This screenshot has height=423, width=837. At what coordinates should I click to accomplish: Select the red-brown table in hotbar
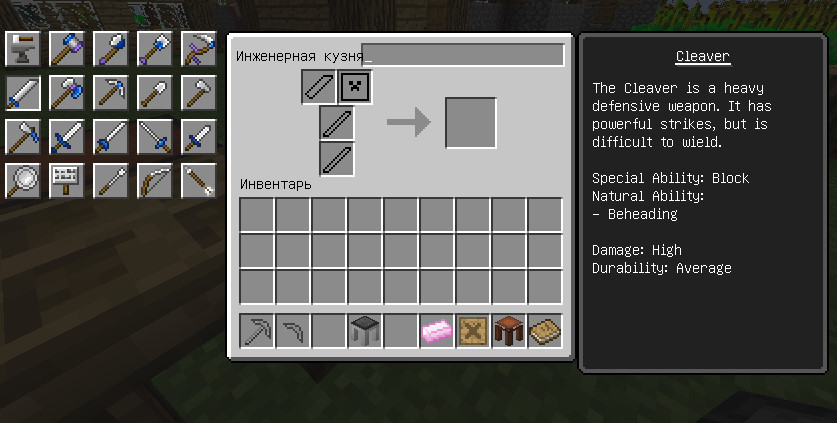click(x=509, y=330)
